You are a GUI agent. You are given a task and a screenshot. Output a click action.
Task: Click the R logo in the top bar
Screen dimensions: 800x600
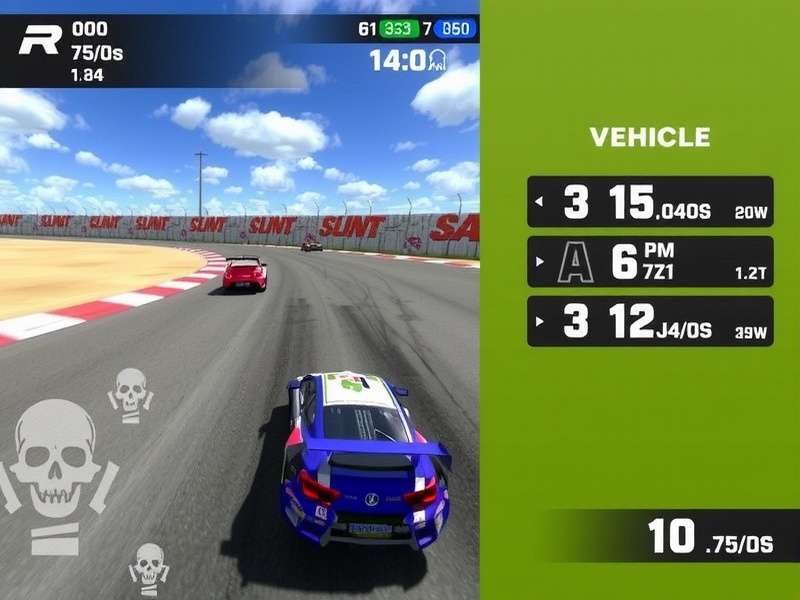(x=40, y=40)
